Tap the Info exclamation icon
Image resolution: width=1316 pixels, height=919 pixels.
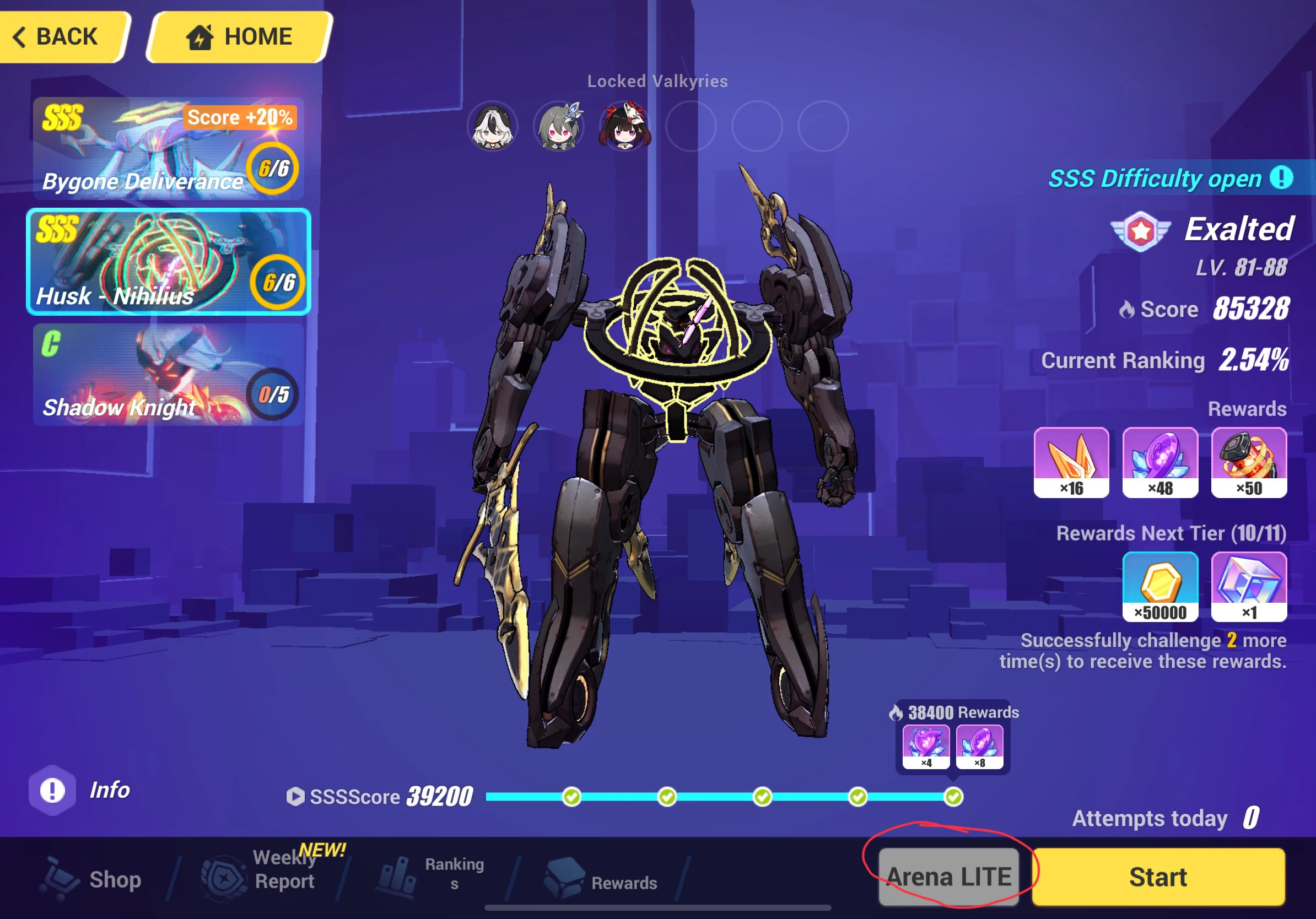point(53,790)
